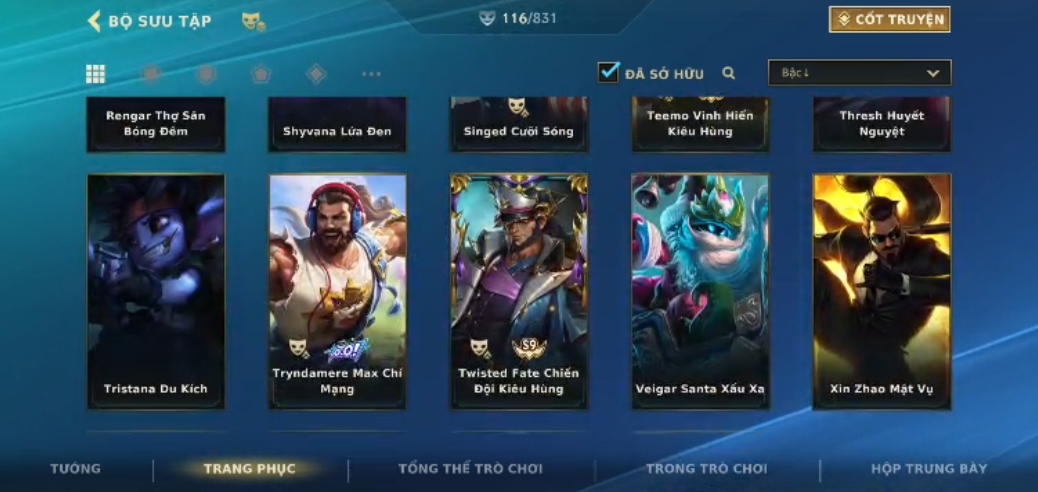Open the Trong Trò Chơi tab
The height and width of the screenshot is (492, 1038).
click(x=706, y=469)
